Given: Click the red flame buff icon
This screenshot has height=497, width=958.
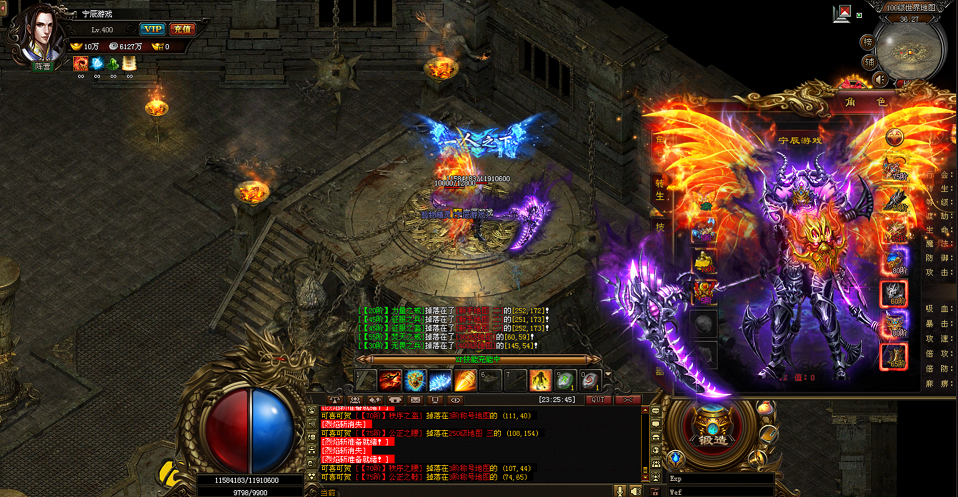Looking at the screenshot, I should [x=80, y=63].
